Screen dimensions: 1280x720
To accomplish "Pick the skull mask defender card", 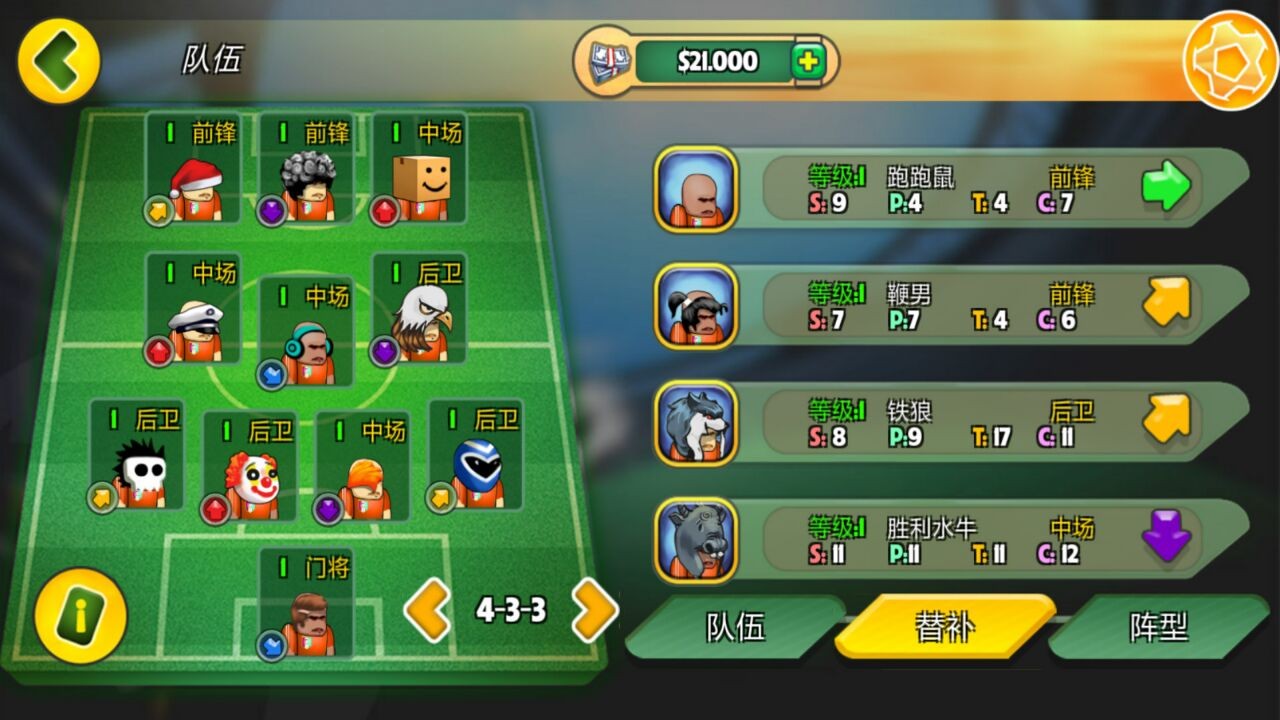I will pos(137,455).
